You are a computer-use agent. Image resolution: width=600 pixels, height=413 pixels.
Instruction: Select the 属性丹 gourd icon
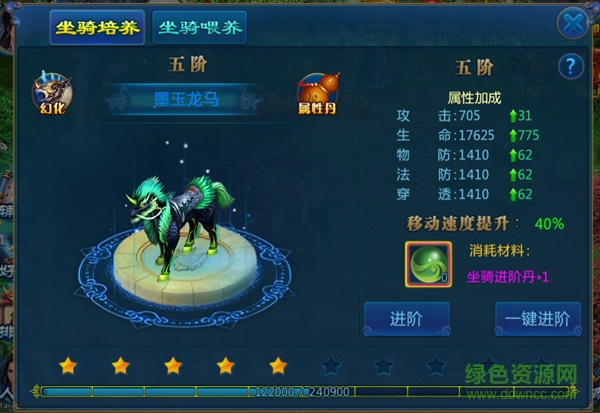315,94
